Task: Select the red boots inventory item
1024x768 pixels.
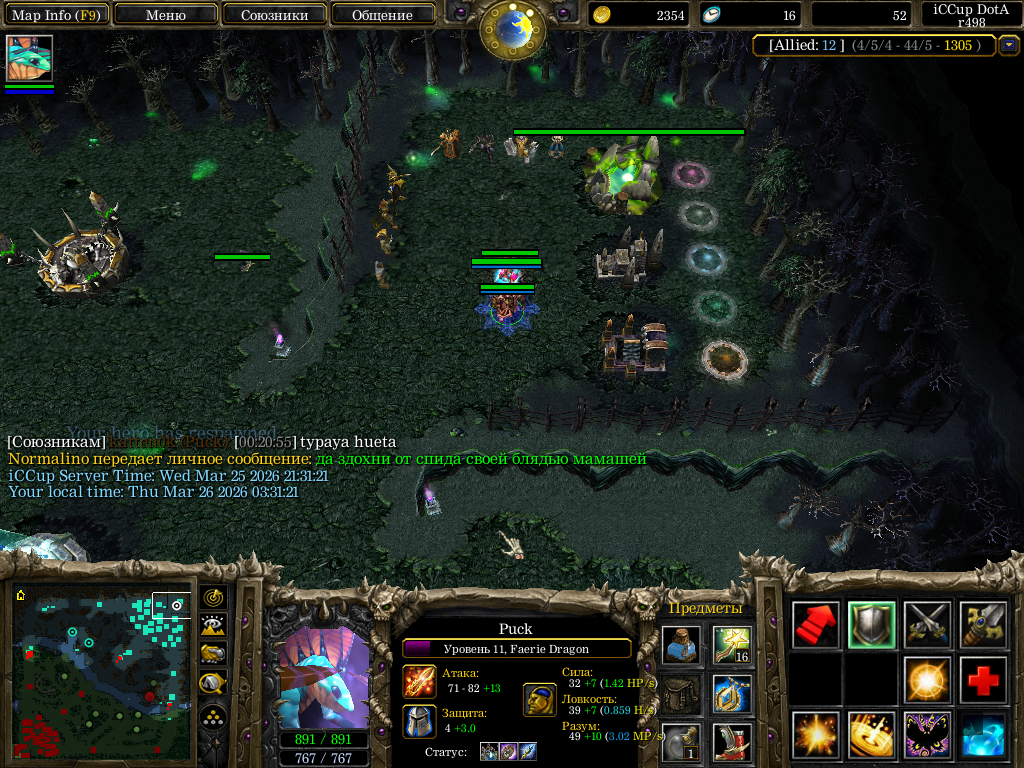Action: (x=732, y=742)
